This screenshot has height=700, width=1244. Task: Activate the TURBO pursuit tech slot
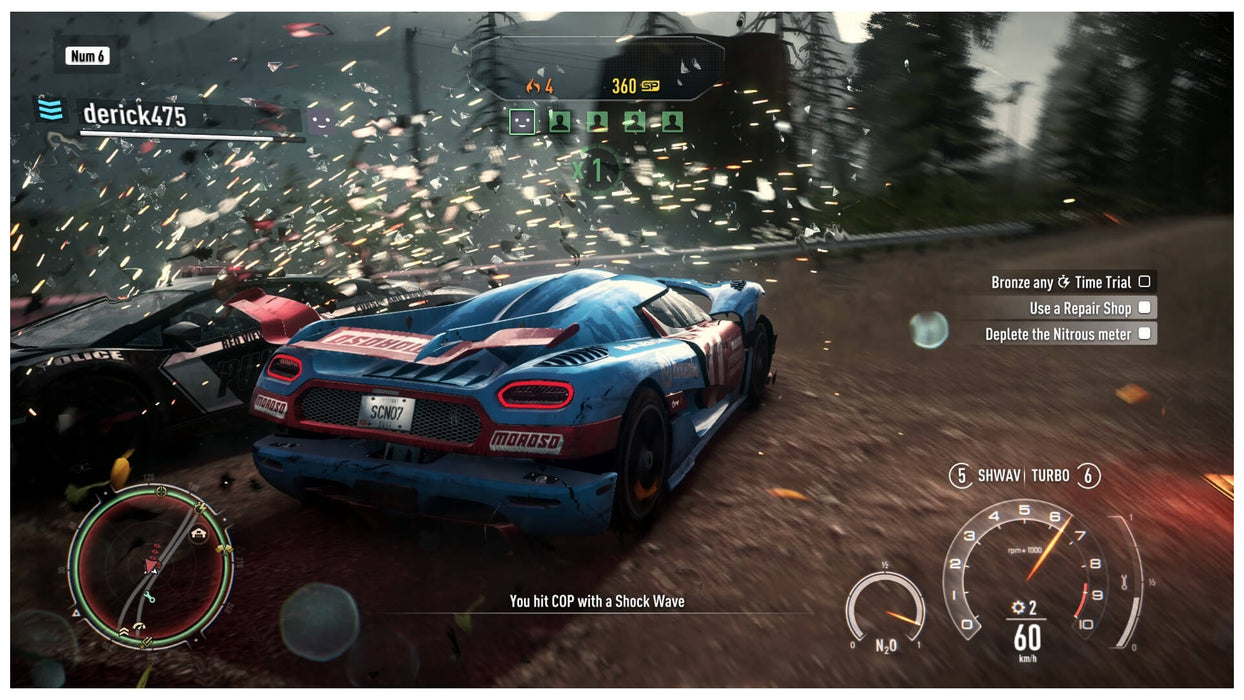tap(1089, 476)
